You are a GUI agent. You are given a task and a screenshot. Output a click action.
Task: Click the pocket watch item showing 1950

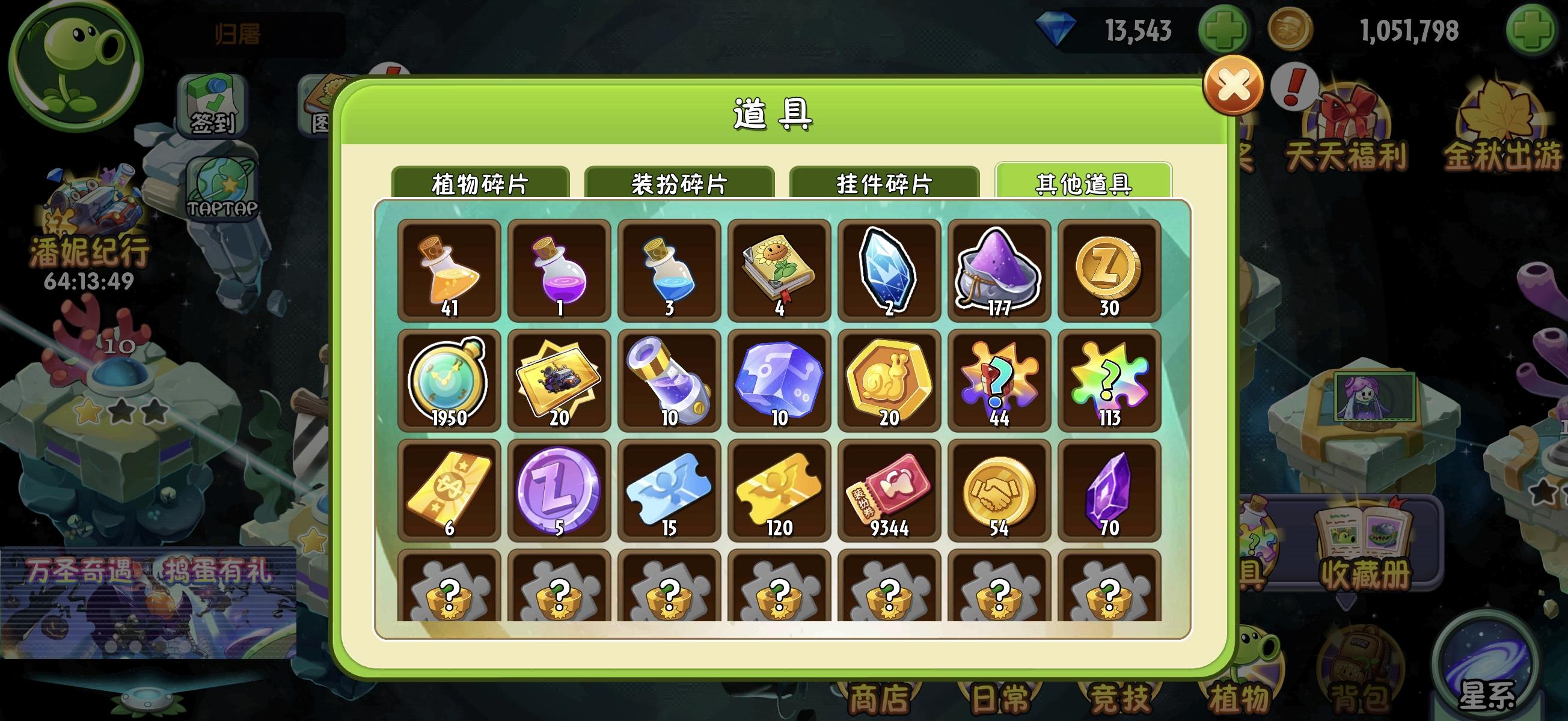[x=449, y=380]
